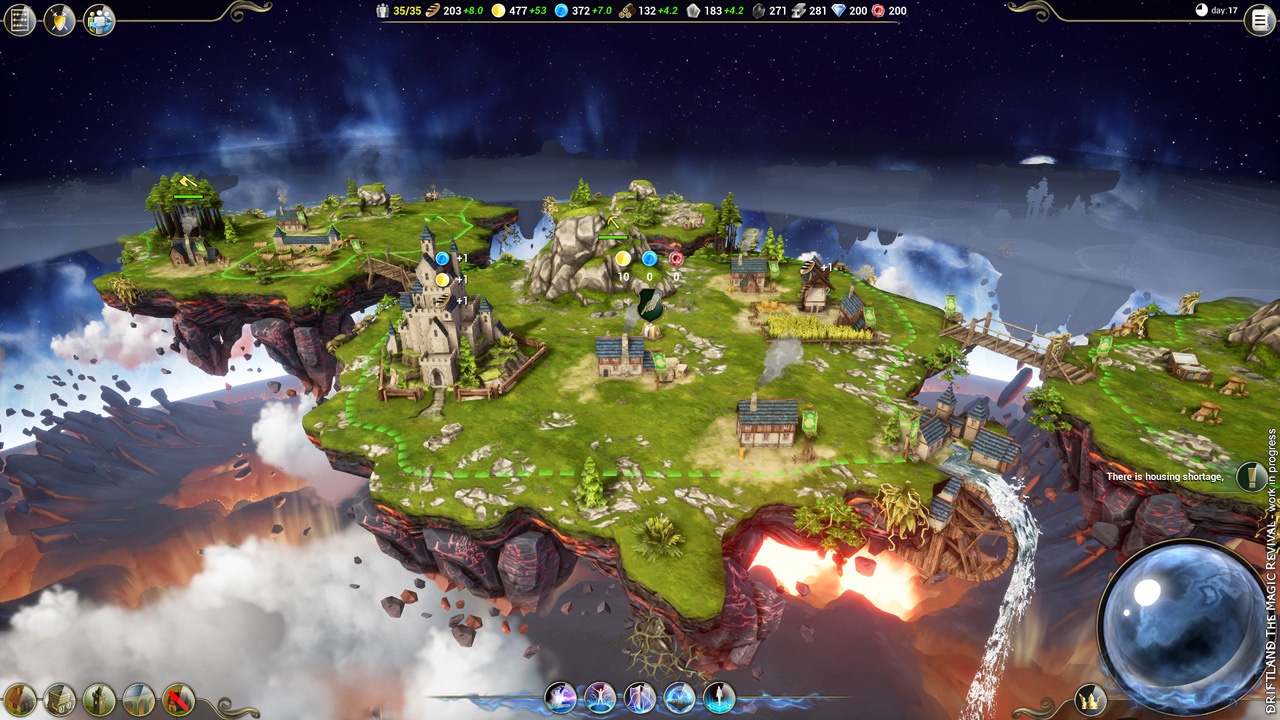Open the stone tower building category
The height and width of the screenshot is (720, 1280).
pos(99,699)
